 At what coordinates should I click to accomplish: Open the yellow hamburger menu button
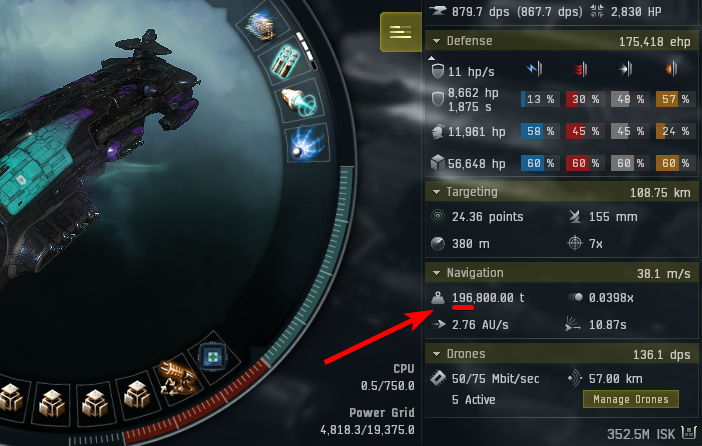400,32
